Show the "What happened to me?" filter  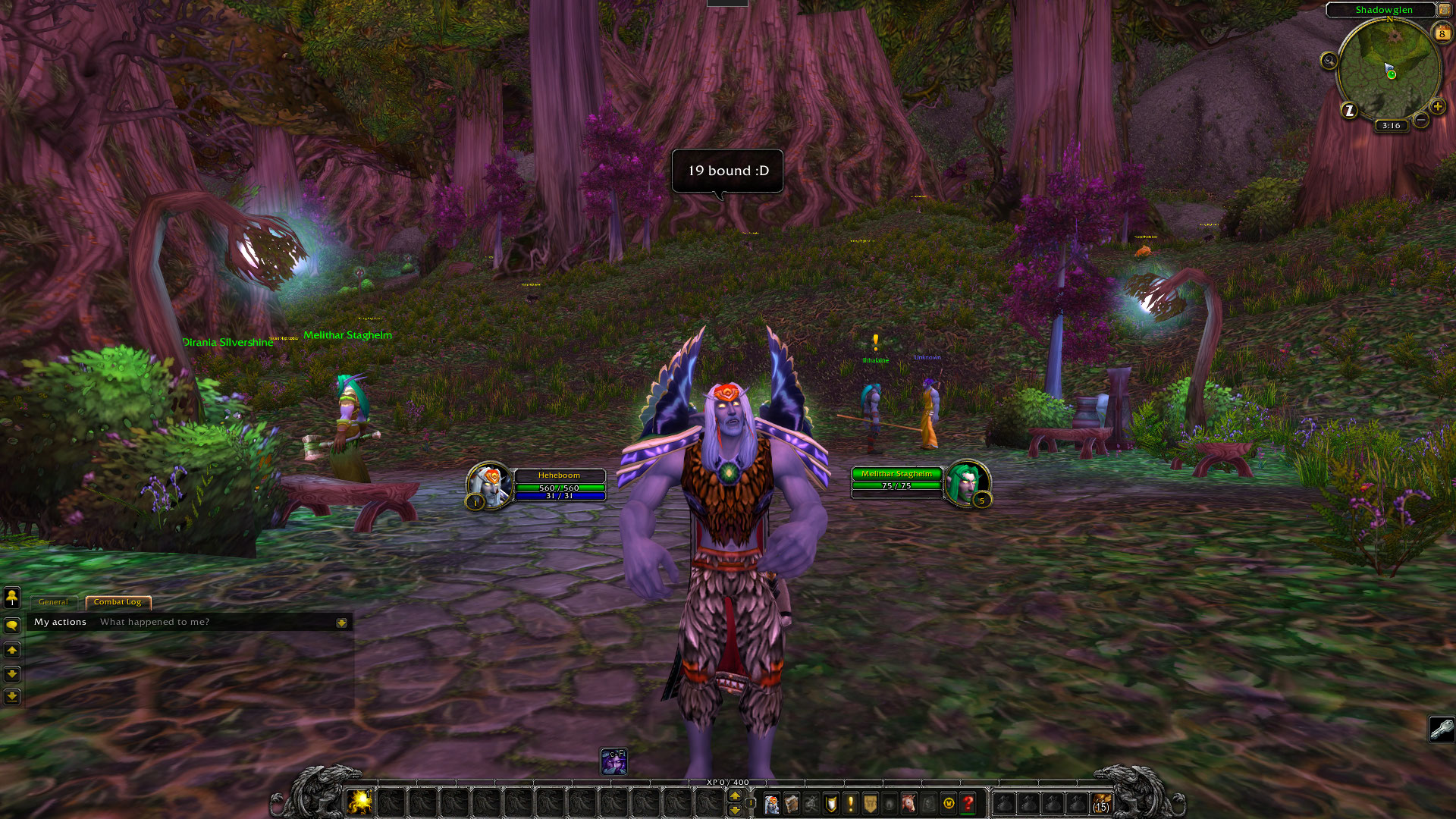pos(155,622)
